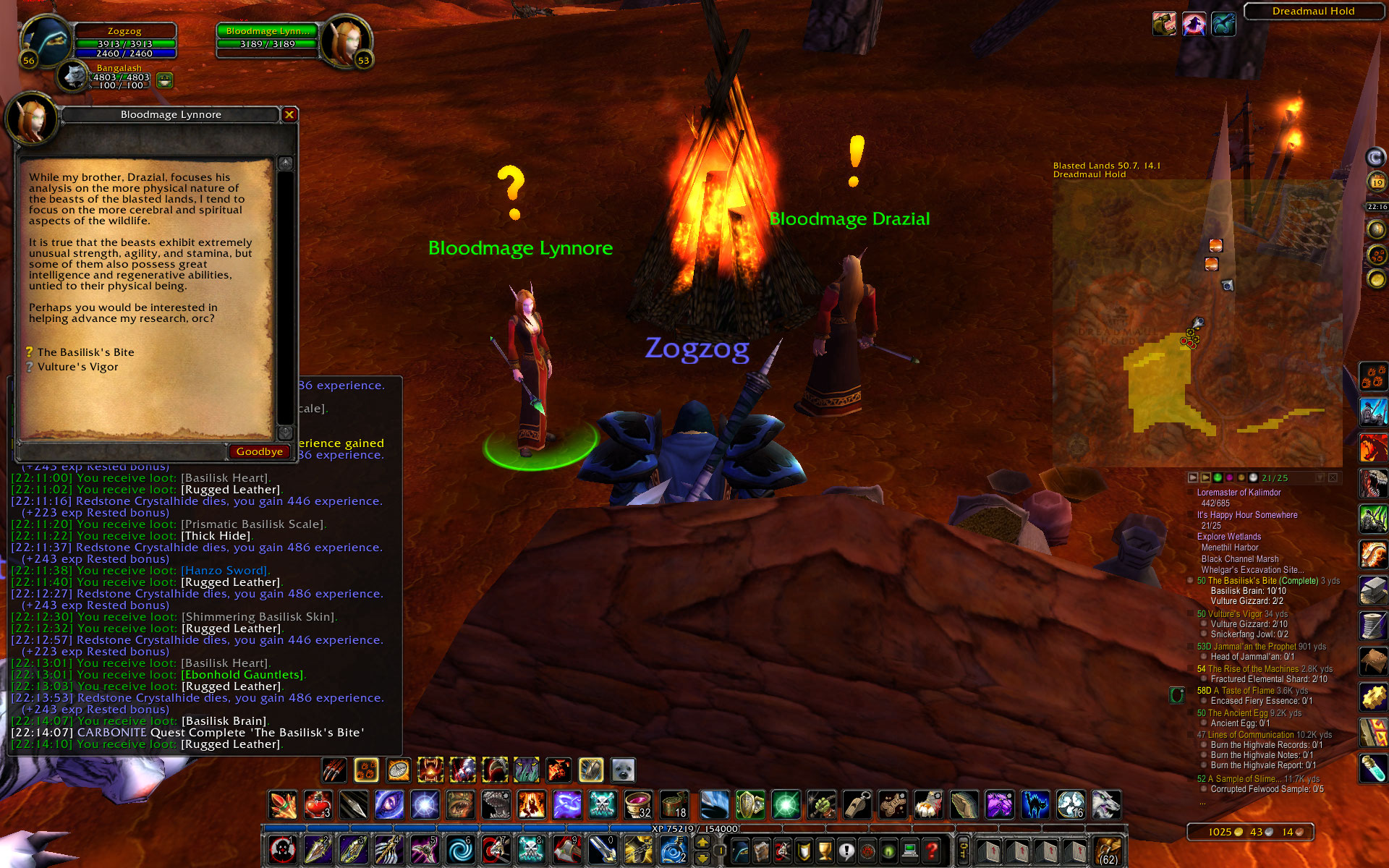The image size is (1389, 868).
Task: Click the action bar page-up arrow
Action: tap(702, 841)
